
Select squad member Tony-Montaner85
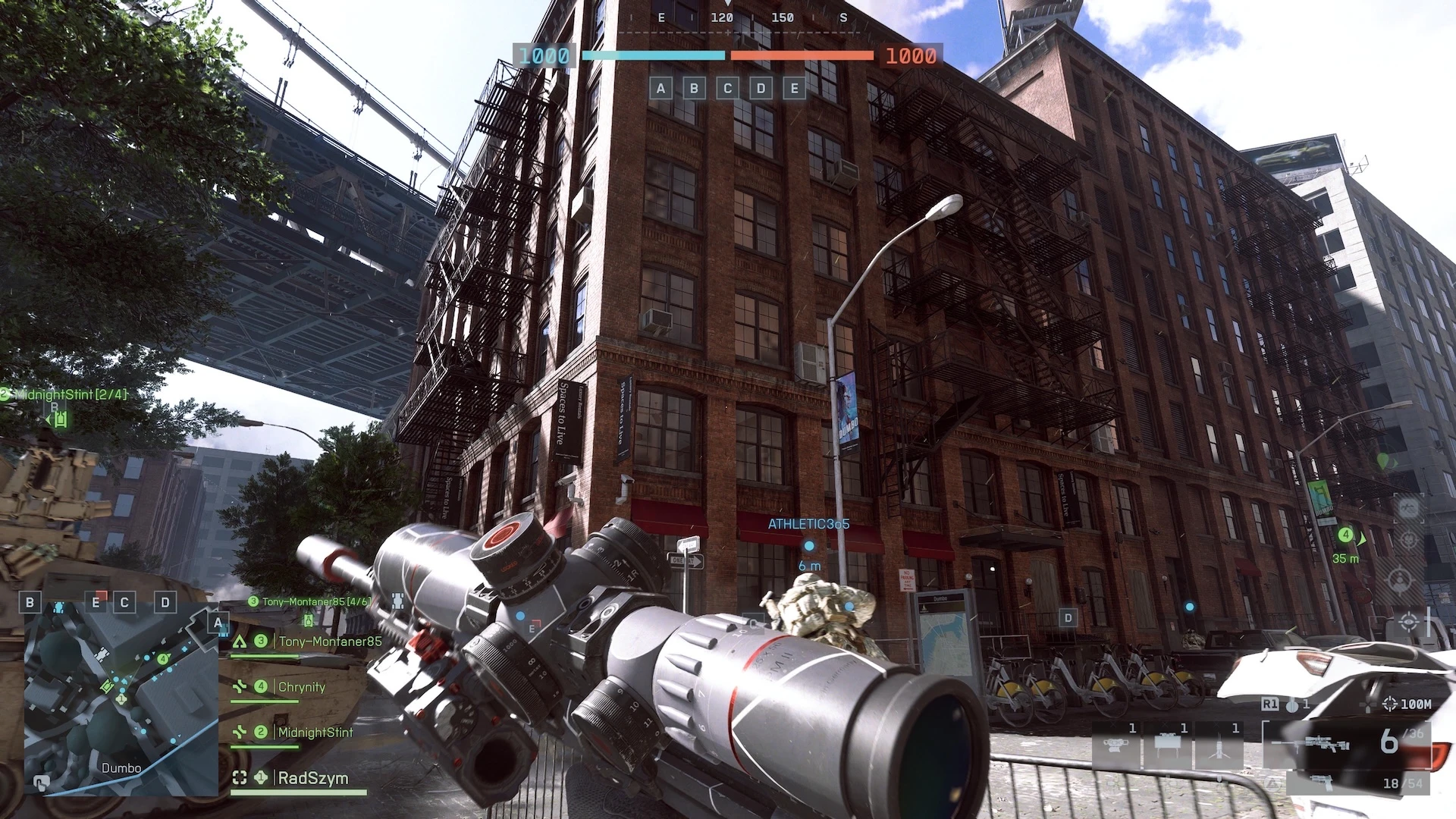[x=329, y=642]
